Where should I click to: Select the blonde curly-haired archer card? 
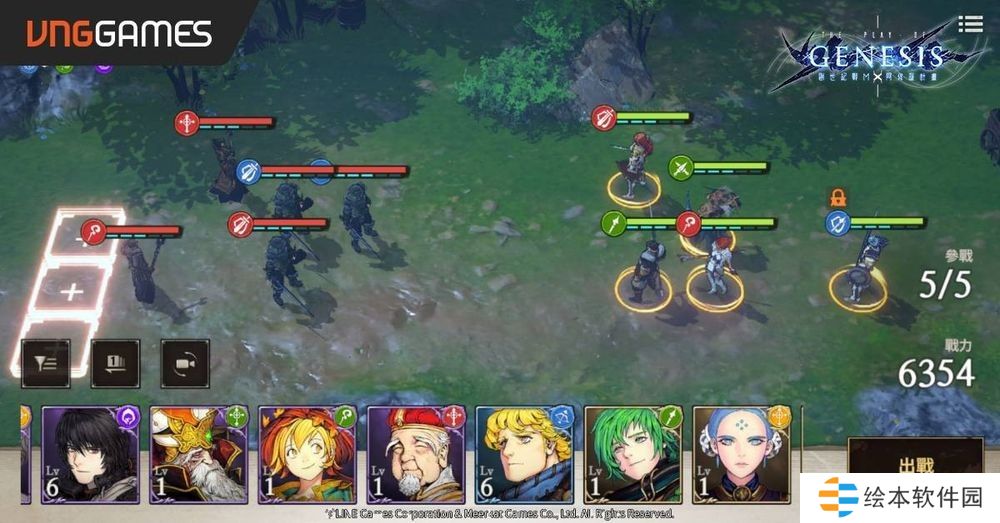click(x=524, y=453)
